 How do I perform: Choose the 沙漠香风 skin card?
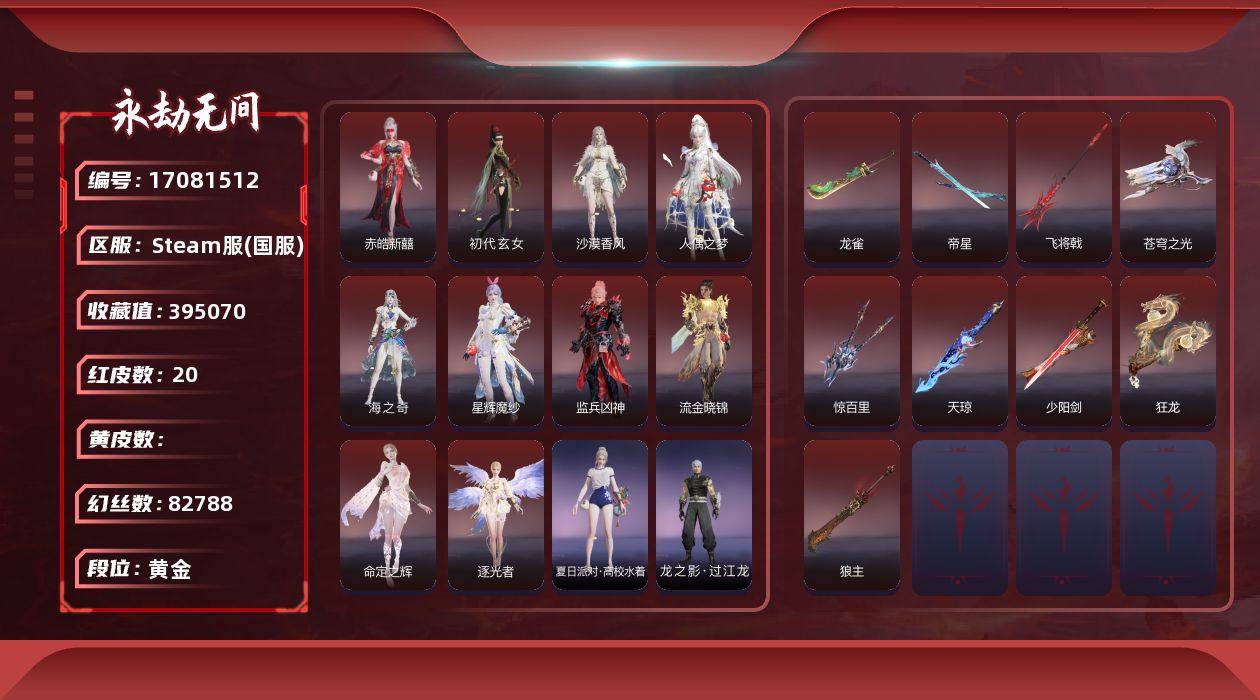coord(600,186)
